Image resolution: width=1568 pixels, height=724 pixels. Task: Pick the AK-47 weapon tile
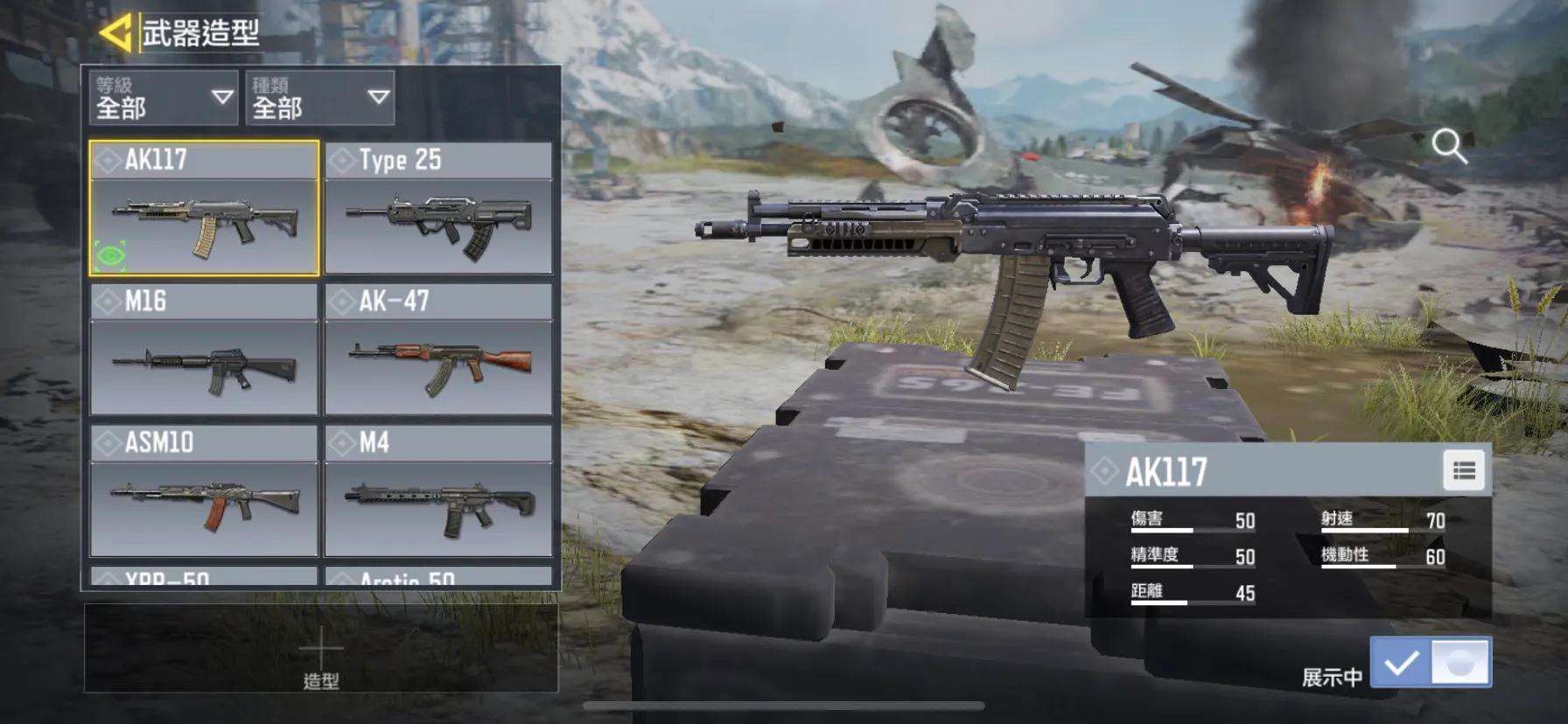[x=438, y=350]
